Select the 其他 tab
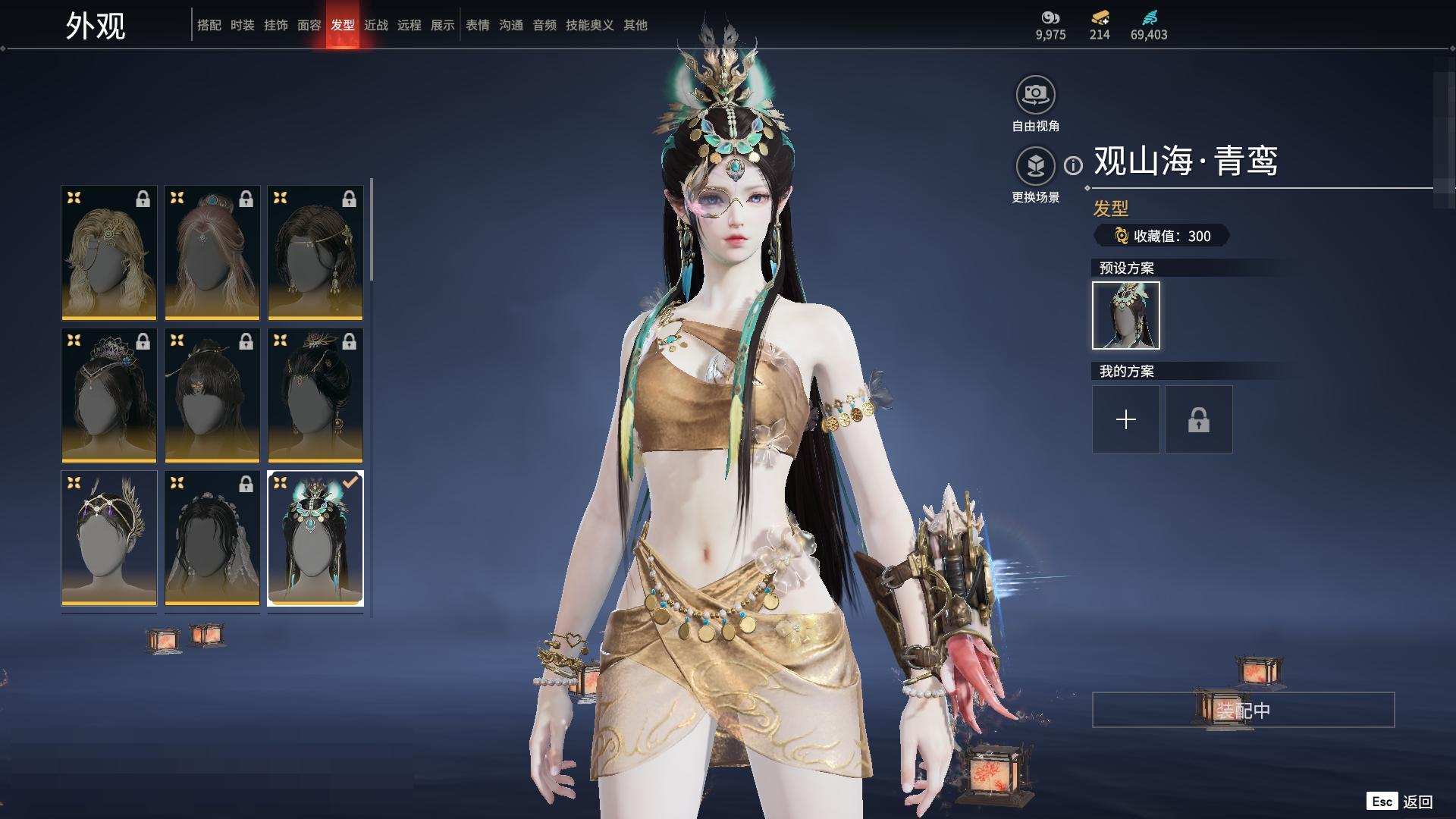This screenshot has width=1456, height=819. [635, 25]
